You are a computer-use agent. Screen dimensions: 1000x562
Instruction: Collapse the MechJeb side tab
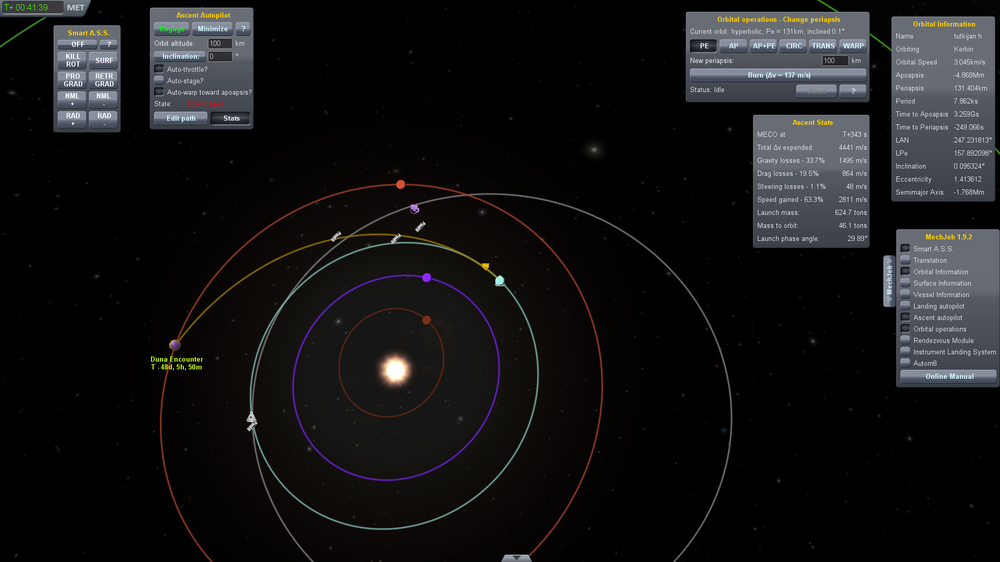(x=889, y=280)
